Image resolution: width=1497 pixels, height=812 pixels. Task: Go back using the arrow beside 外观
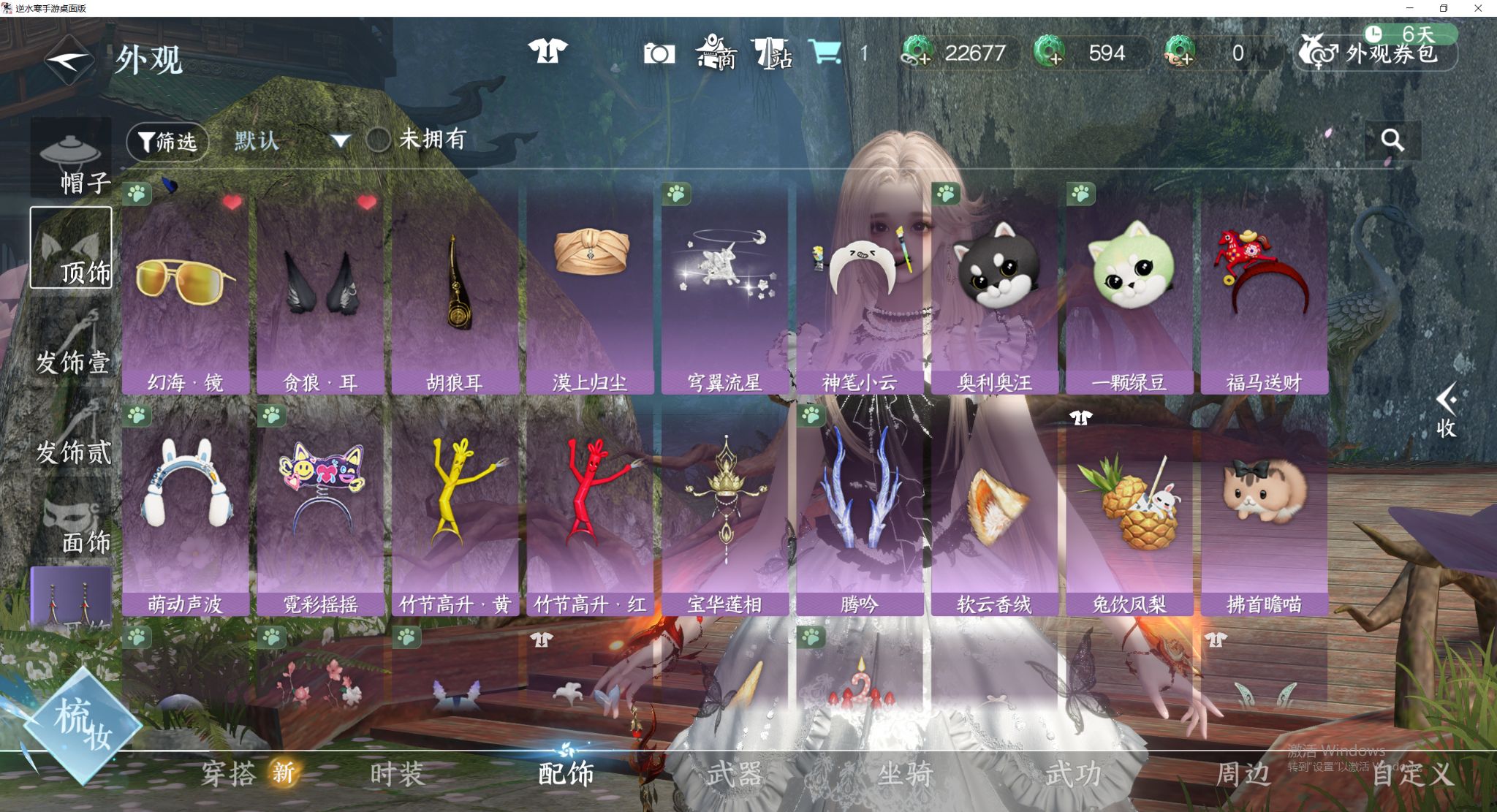[68, 60]
